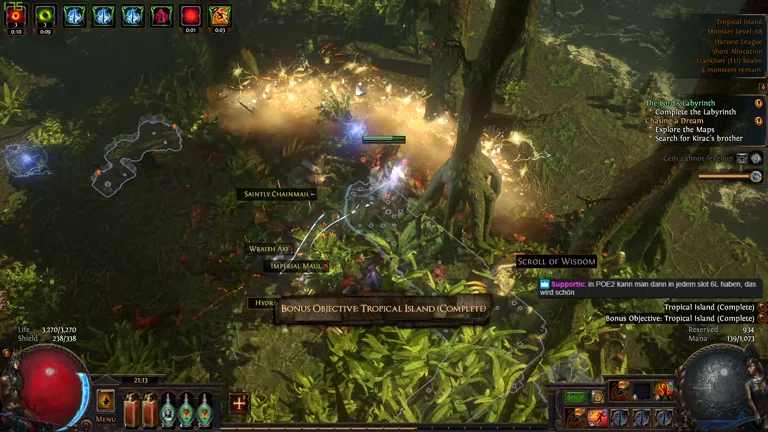Click the gold plus passive skill button
This screenshot has height=432, width=768.
point(239,403)
